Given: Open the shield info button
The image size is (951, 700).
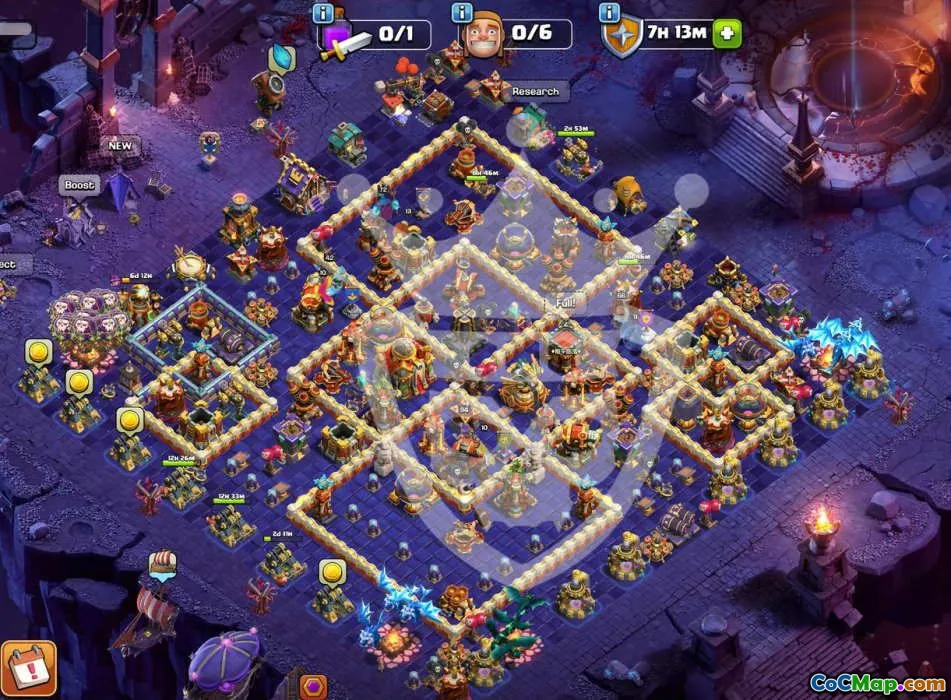Looking at the screenshot, I should [608, 13].
